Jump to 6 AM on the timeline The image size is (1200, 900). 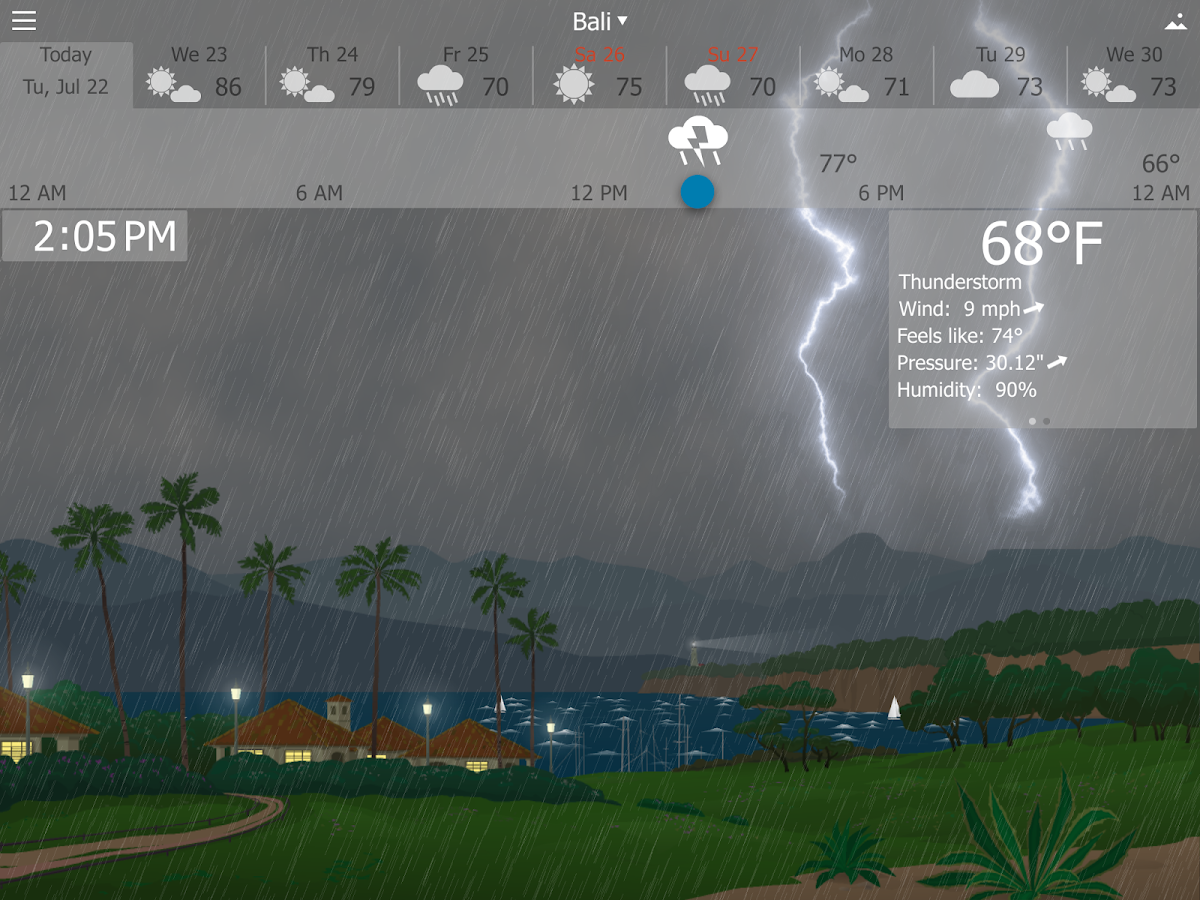[319, 193]
